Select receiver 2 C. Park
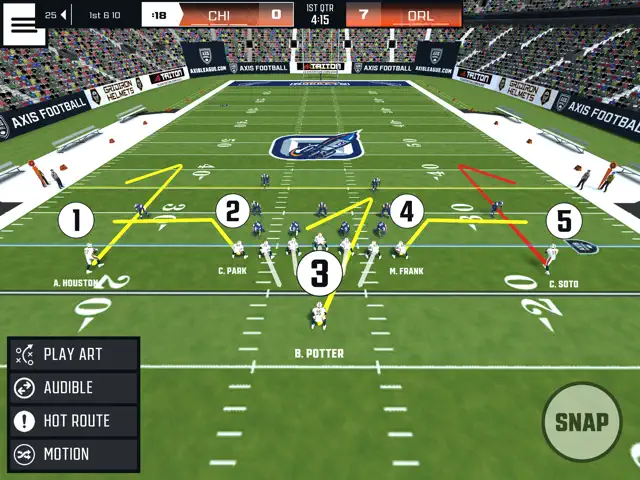640x480 pixels. pyautogui.click(x=232, y=212)
